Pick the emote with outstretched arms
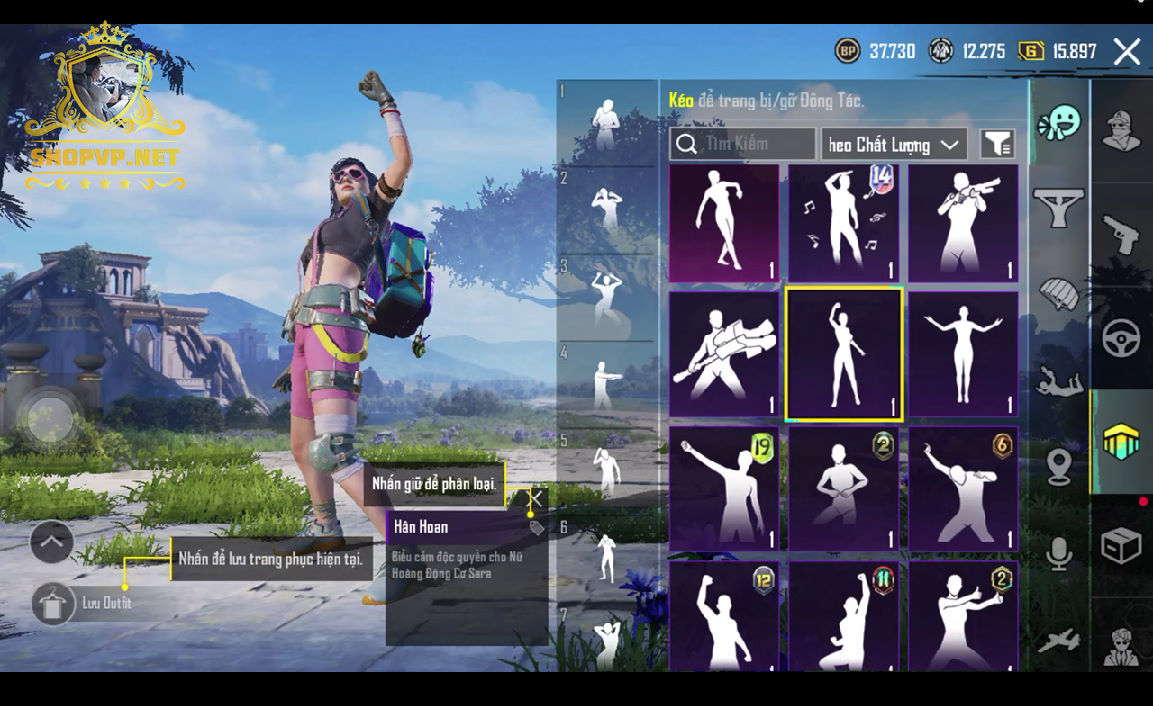 (963, 354)
